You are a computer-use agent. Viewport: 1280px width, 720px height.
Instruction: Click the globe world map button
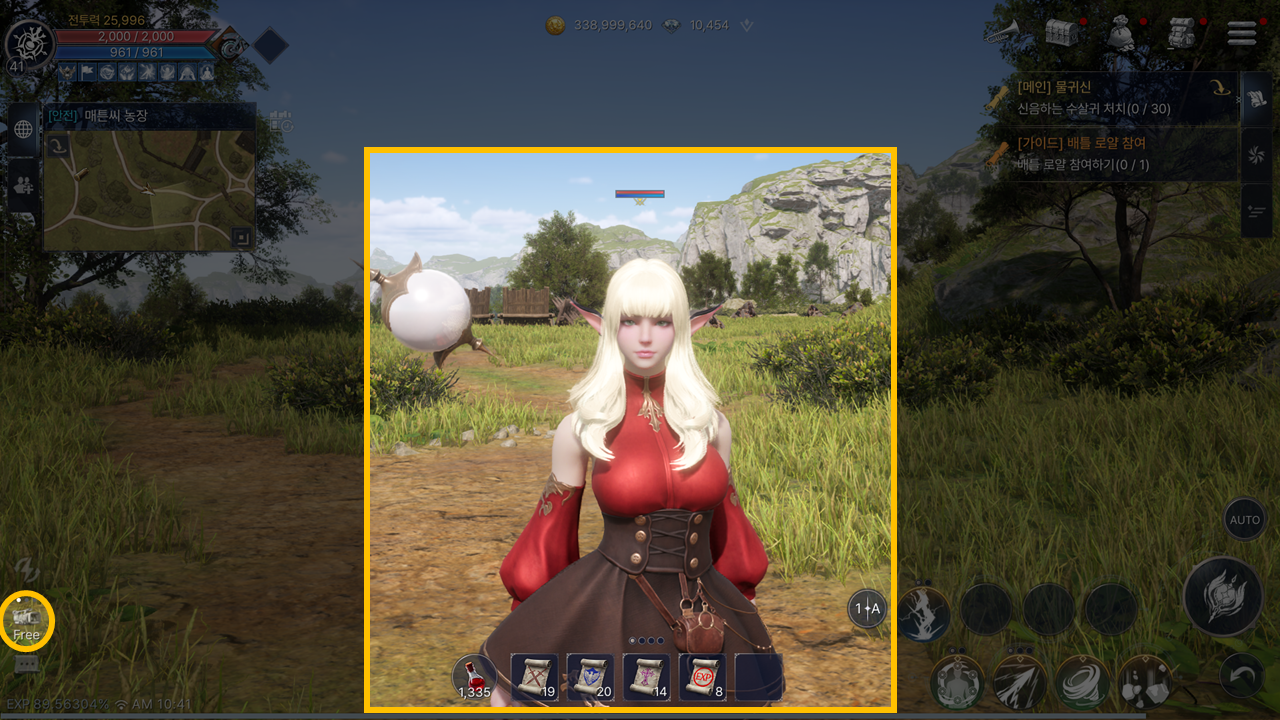pyautogui.click(x=23, y=129)
